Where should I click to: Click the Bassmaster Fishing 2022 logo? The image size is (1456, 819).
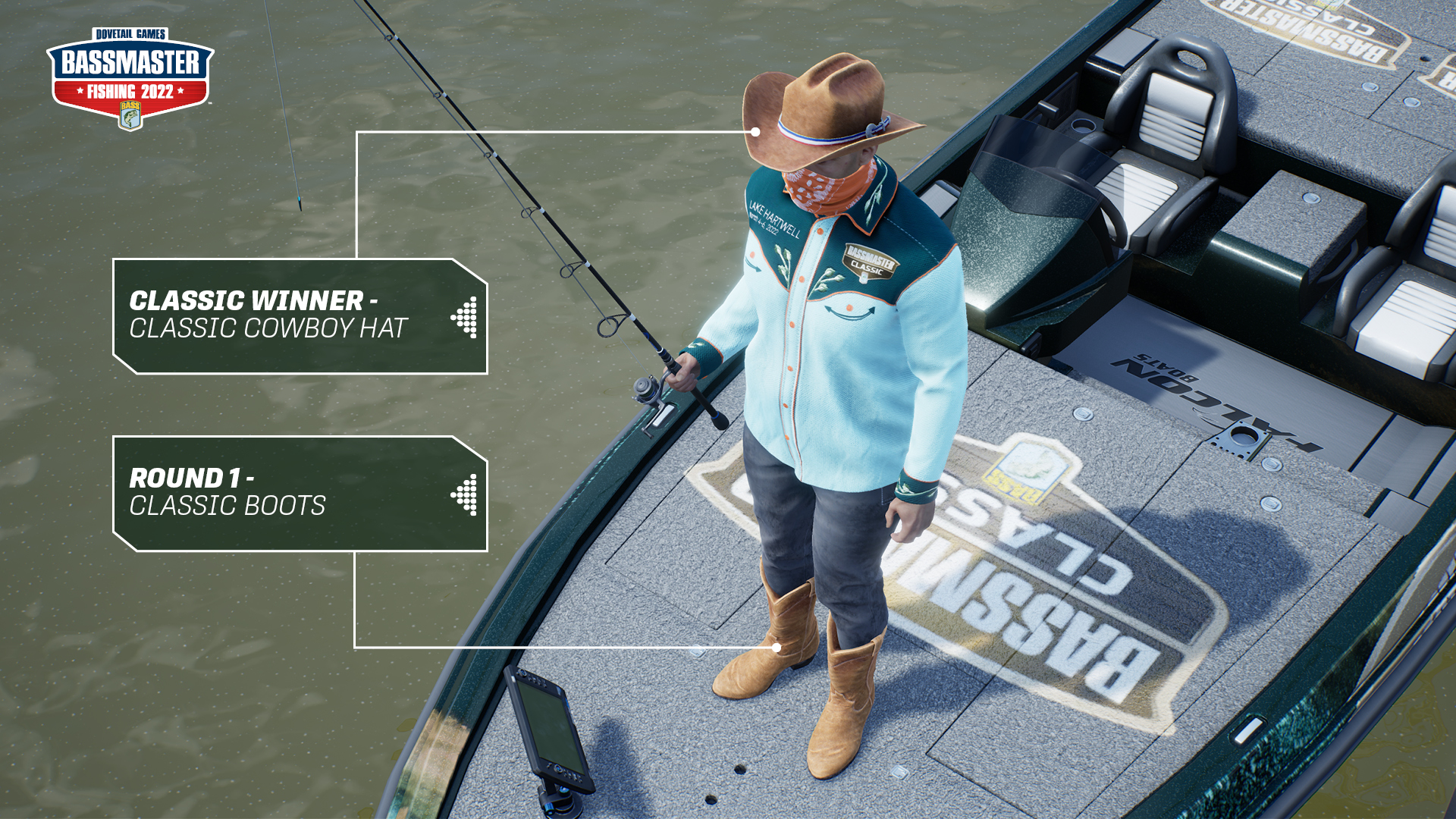tap(130, 78)
